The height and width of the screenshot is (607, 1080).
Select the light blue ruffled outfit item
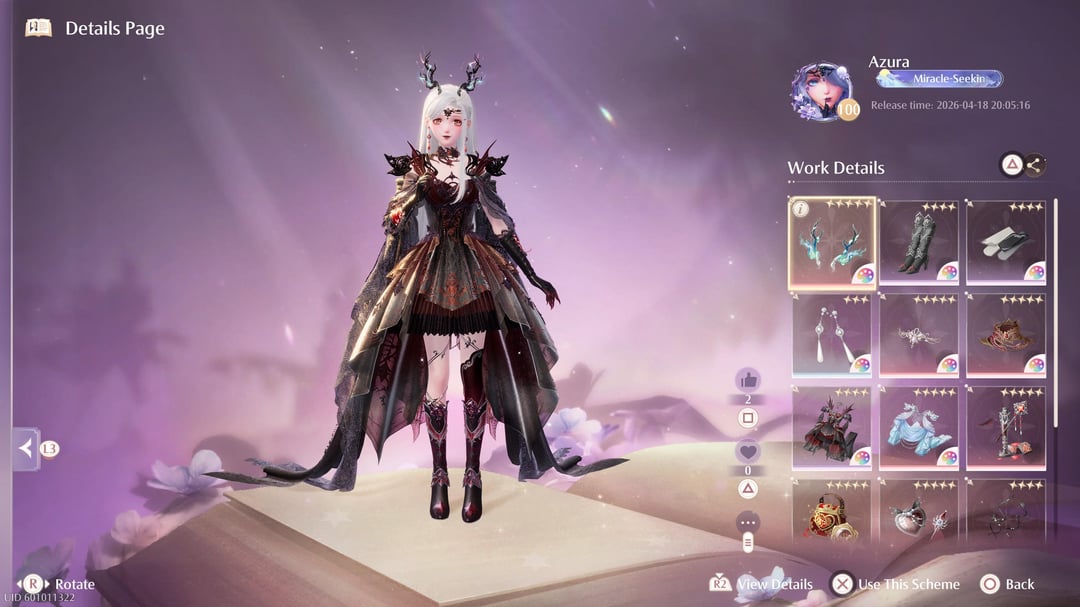(x=919, y=428)
